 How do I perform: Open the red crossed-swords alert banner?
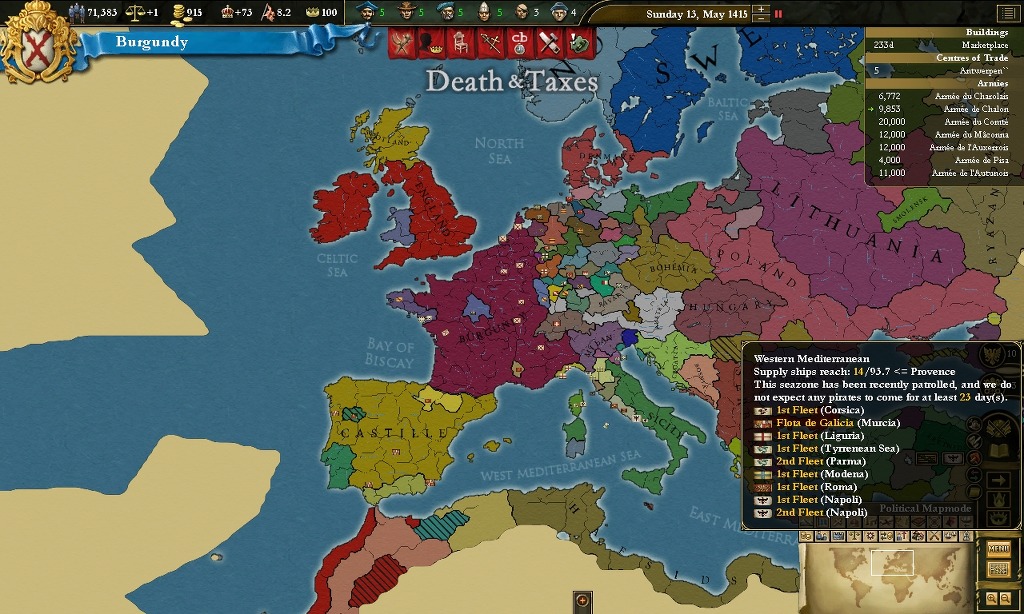[x=490, y=43]
